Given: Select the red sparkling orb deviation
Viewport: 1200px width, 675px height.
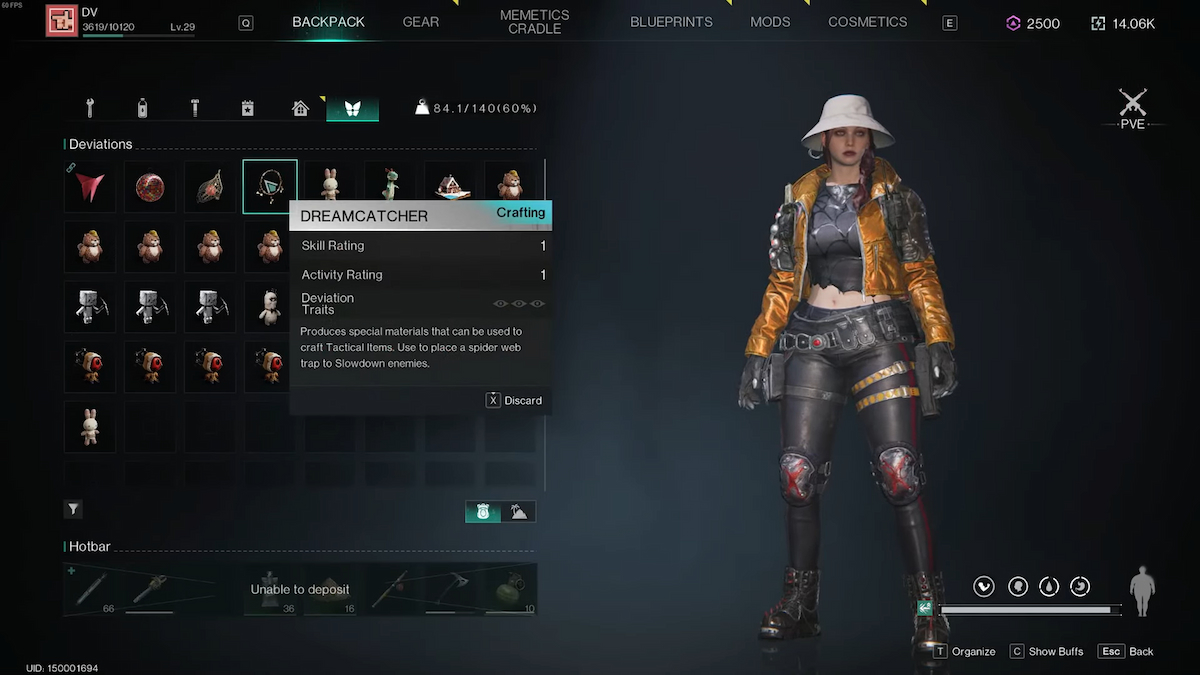Looking at the screenshot, I should point(150,186).
